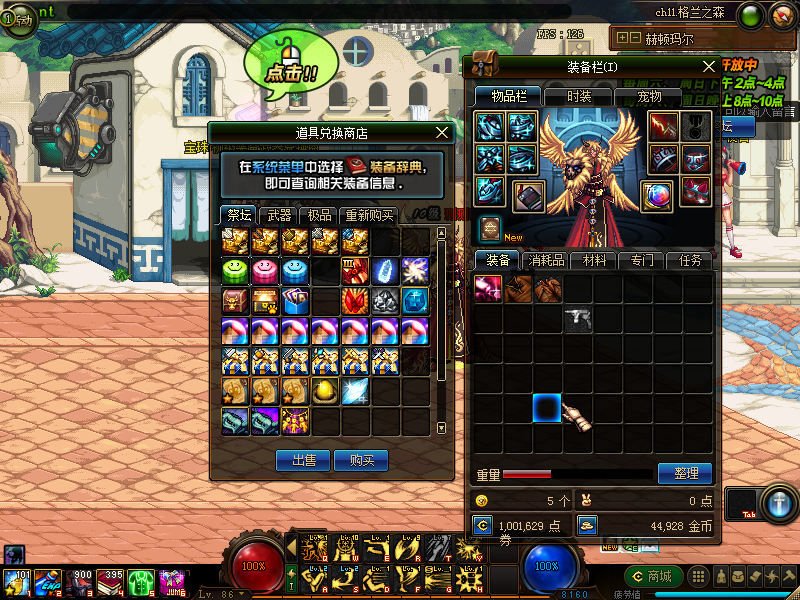Click the rainbow orb equipment slot
Screen dimensions: 800x600
657,194
